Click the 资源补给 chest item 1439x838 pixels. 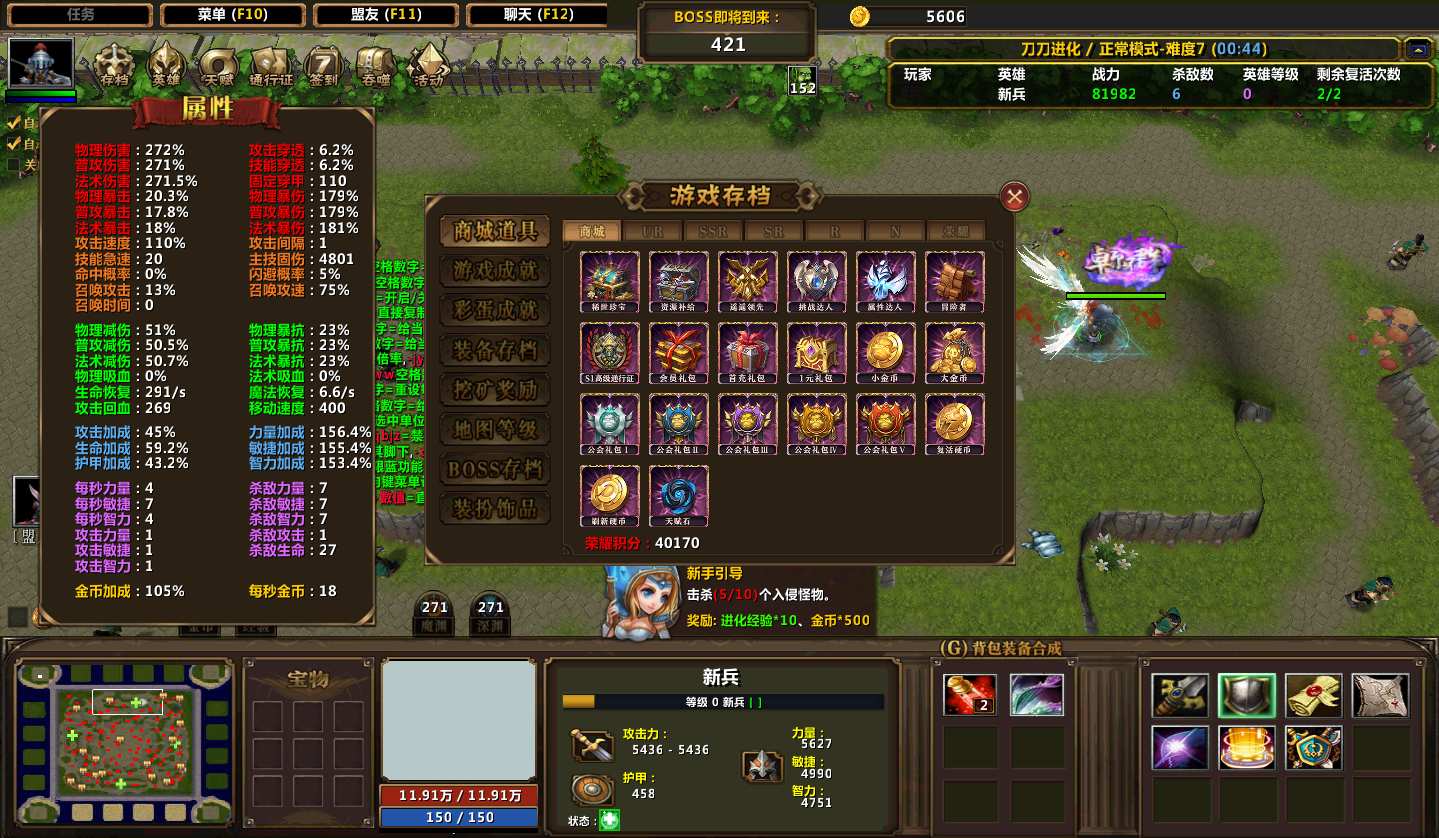point(679,280)
